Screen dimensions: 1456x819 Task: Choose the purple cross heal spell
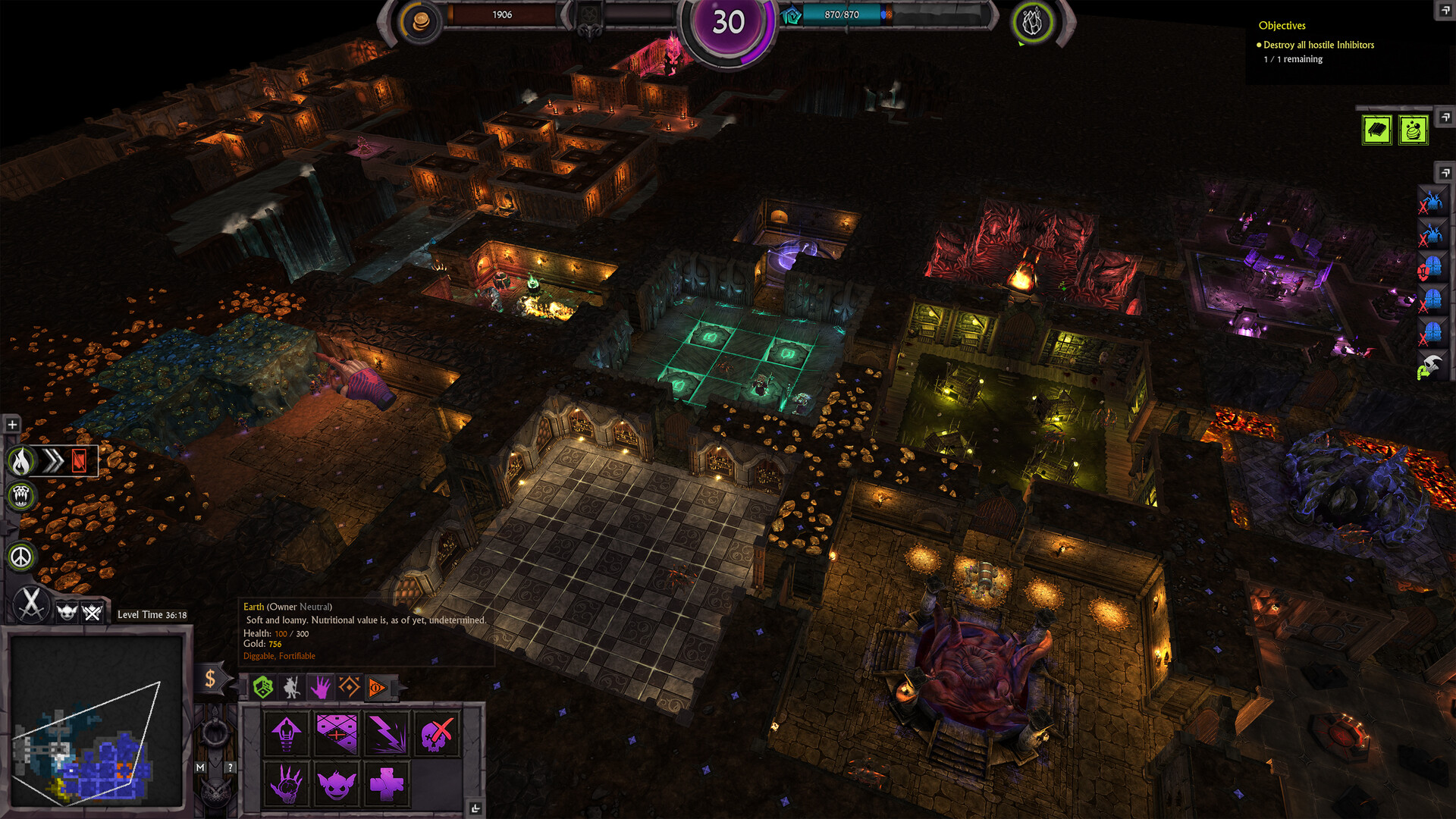click(387, 783)
